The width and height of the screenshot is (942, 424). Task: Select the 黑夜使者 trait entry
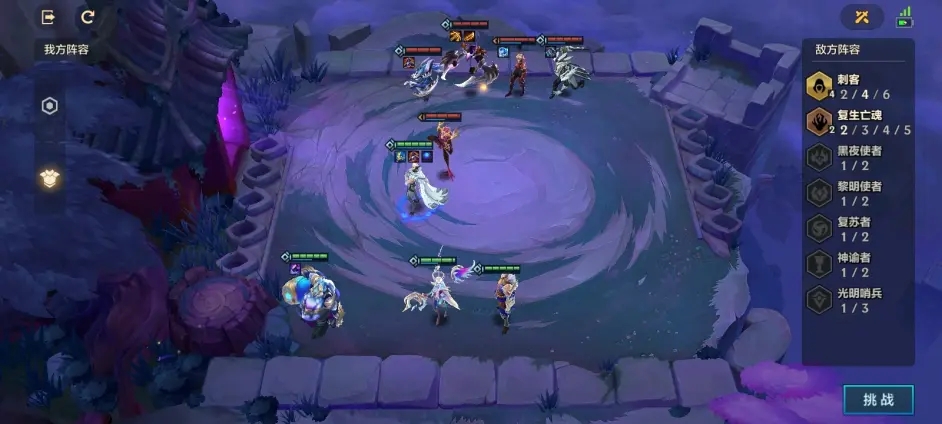pyautogui.click(x=858, y=158)
